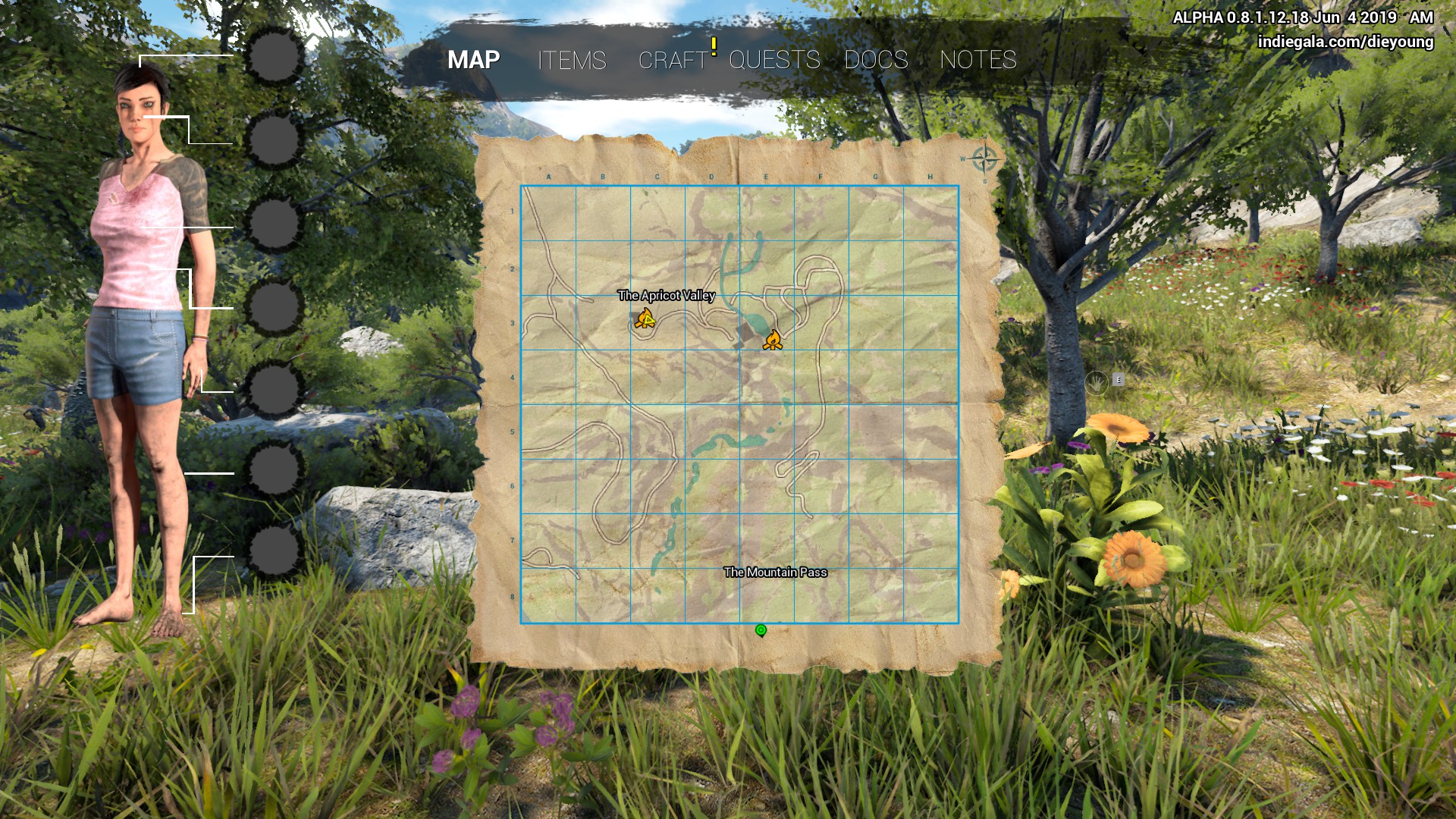Image resolution: width=1456 pixels, height=819 pixels.
Task: Show the QUESTS tab
Action: pyautogui.click(x=774, y=60)
